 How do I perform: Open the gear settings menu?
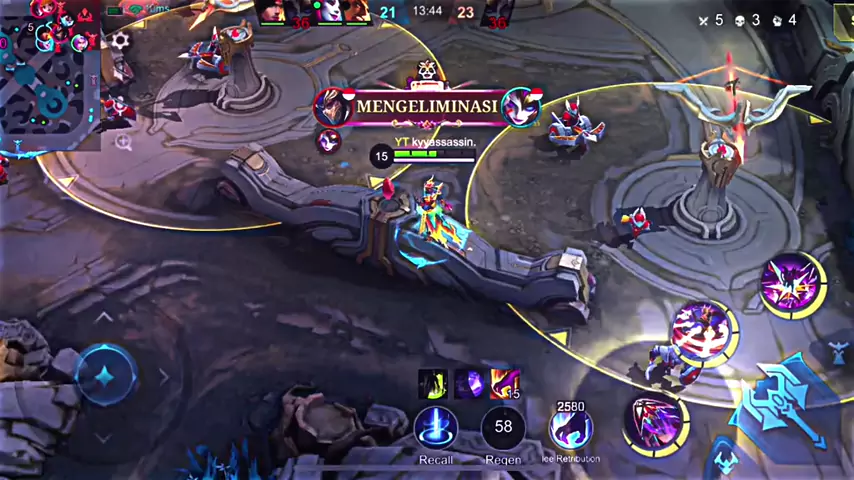121,41
